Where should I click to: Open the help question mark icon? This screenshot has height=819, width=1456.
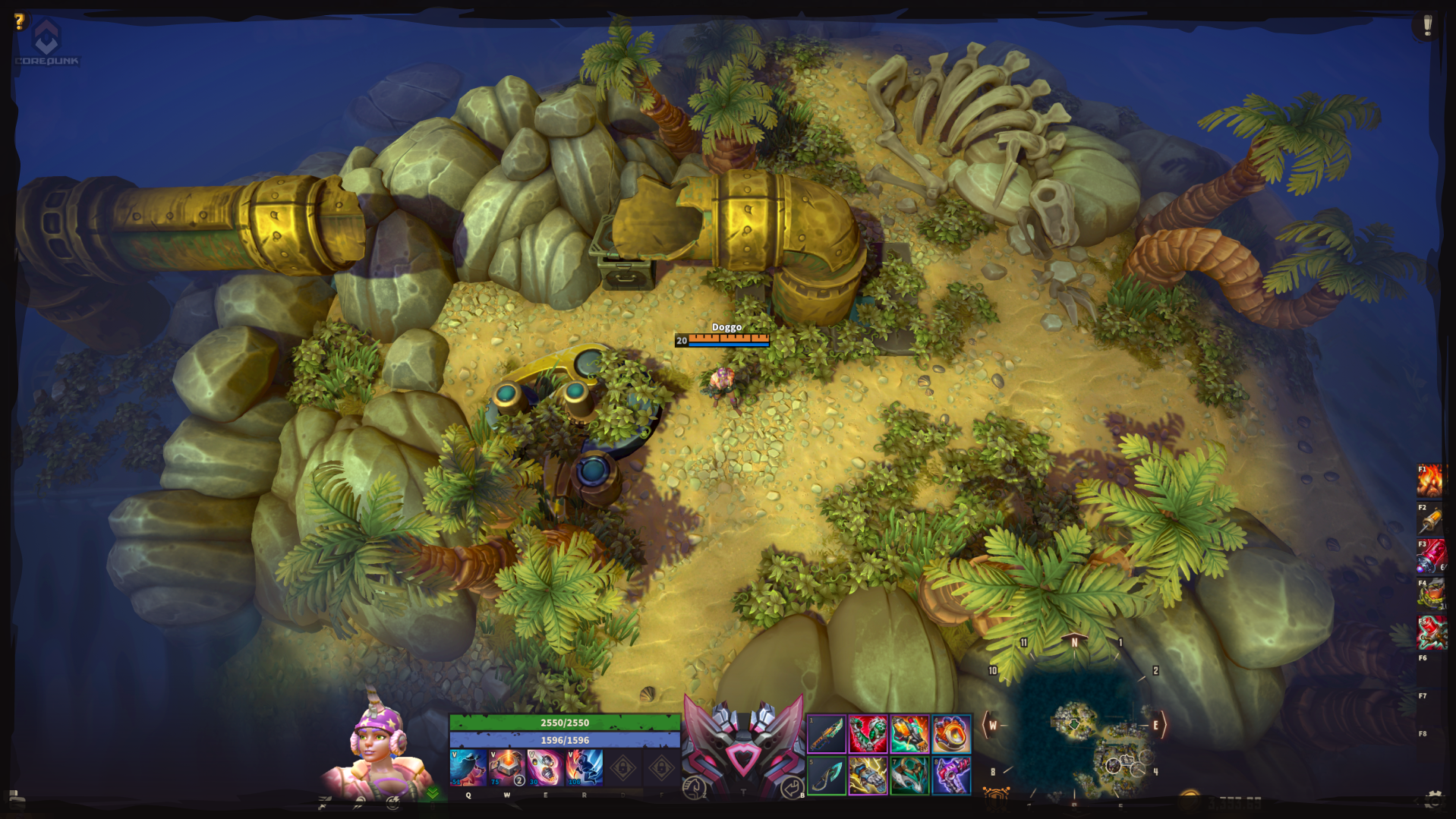pyautogui.click(x=20, y=21)
